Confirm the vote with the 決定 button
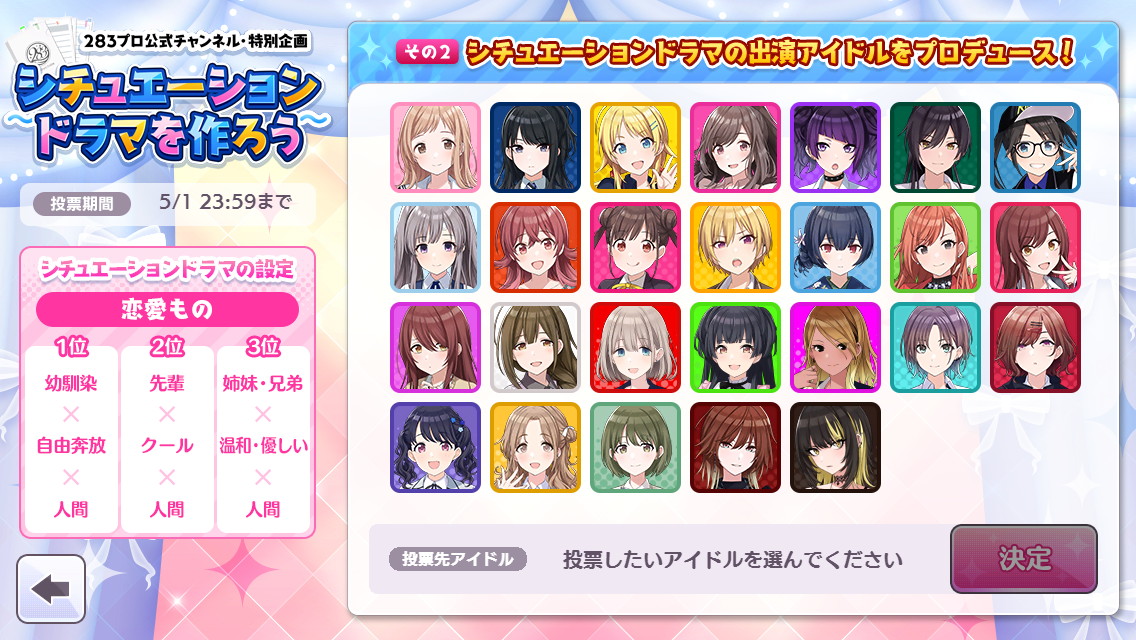The image size is (1136, 640). click(x=1023, y=558)
